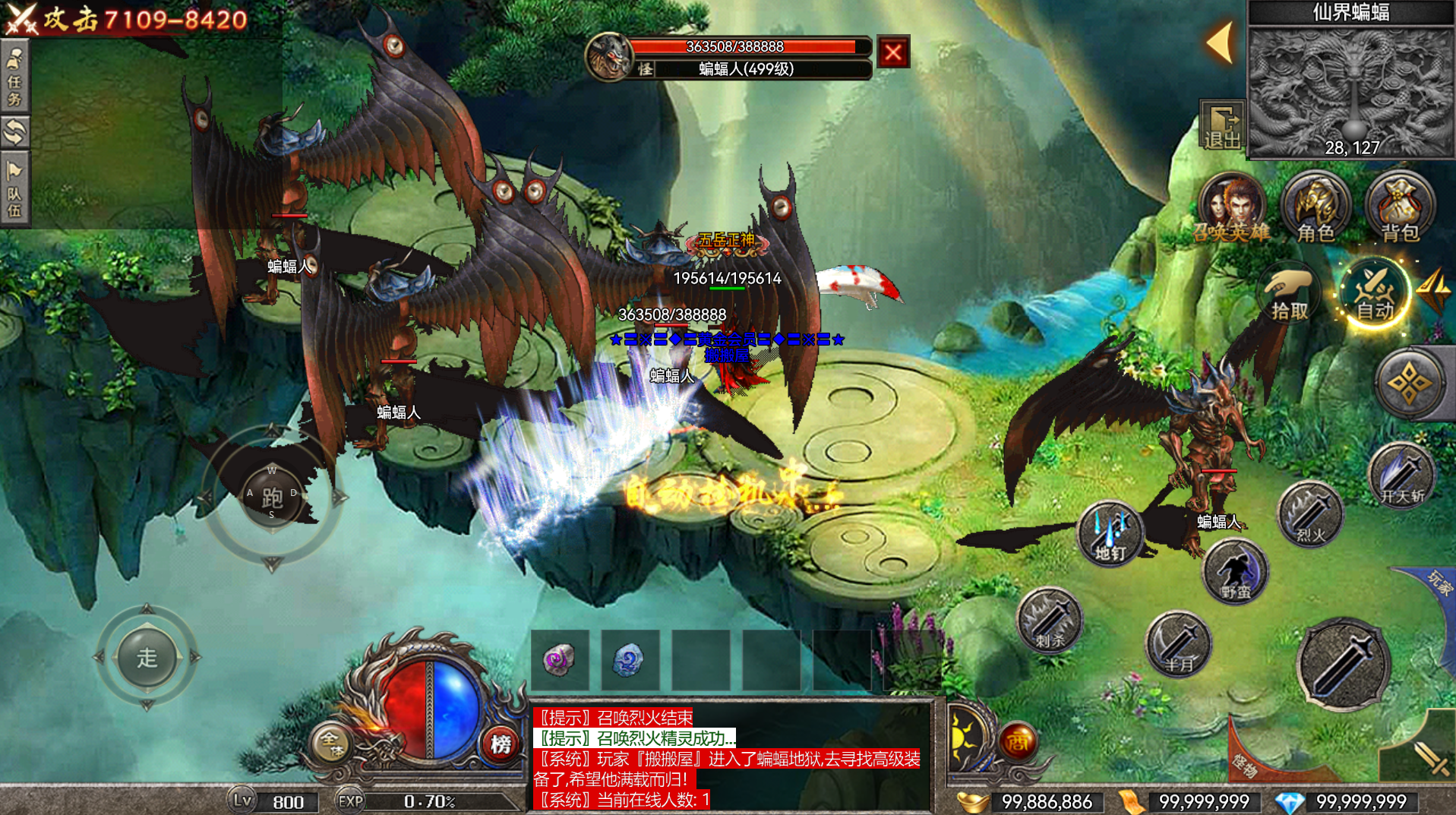Open the 商 shop button
Image resolution: width=1456 pixels, height=815 pixels.
pyautogui.click(x=1018, y=742)
